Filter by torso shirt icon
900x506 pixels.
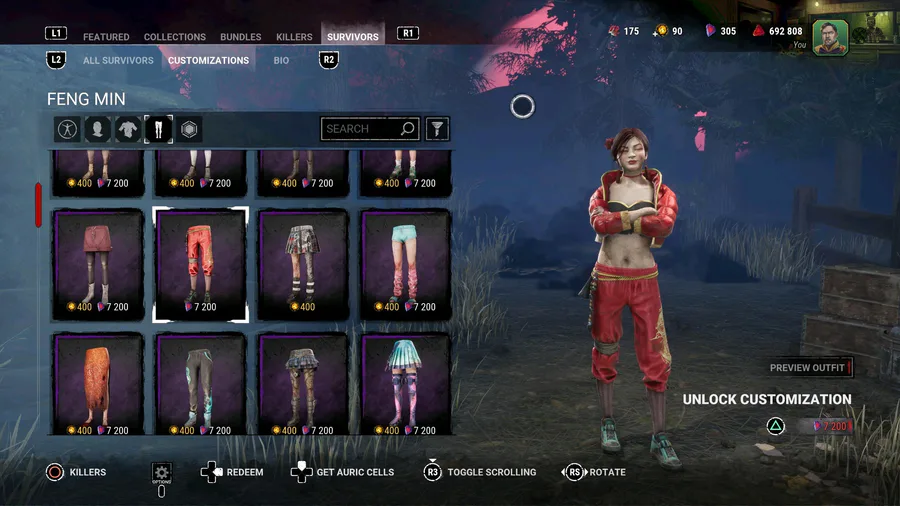point(128,129)
